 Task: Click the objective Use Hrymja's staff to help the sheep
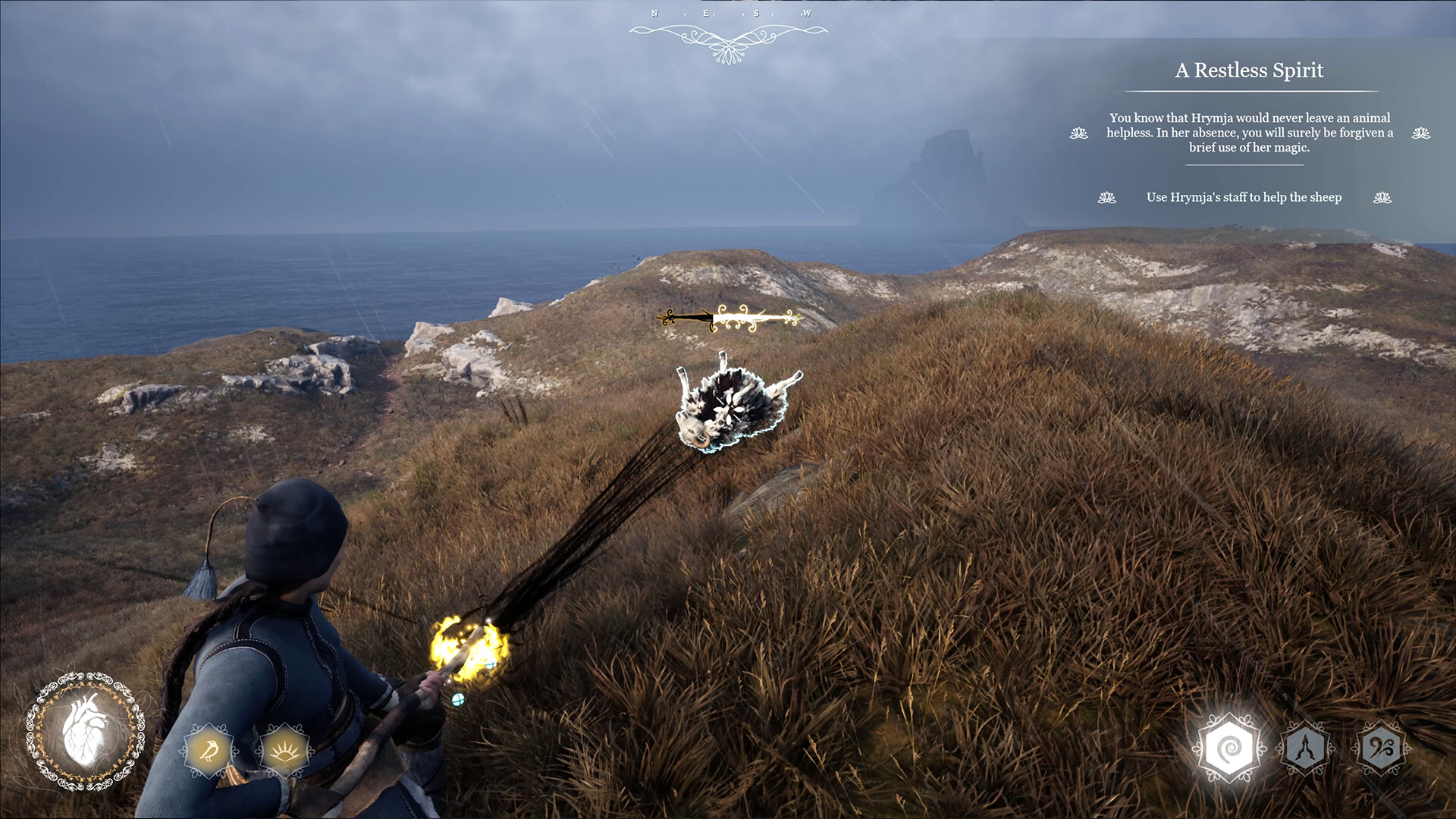[1244, 197]
